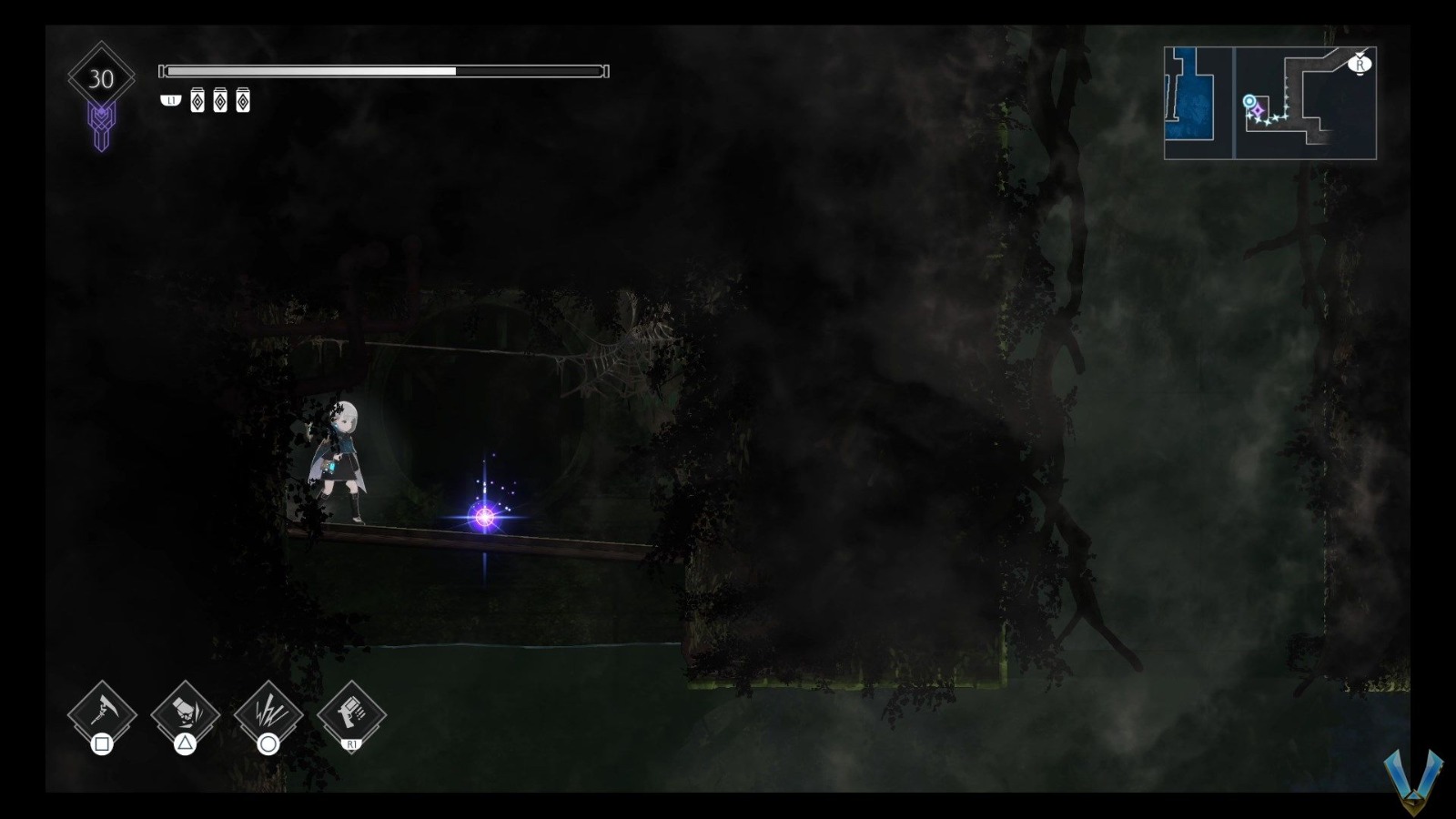This screenshot has width=1456, height=819.
Task: Click the glowing pickup orb on the bridge
Action: [484, 516]
